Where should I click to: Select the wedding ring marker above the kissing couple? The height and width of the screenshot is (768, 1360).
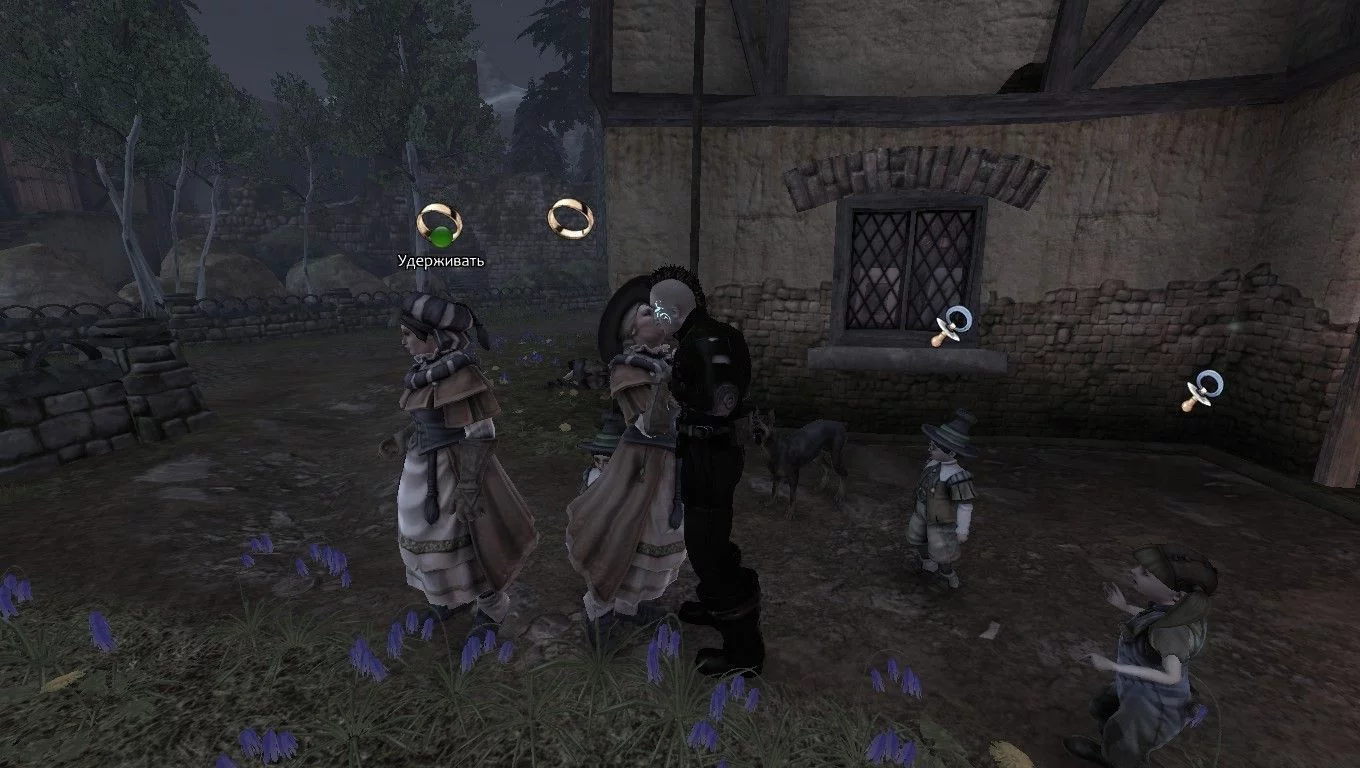571,217
